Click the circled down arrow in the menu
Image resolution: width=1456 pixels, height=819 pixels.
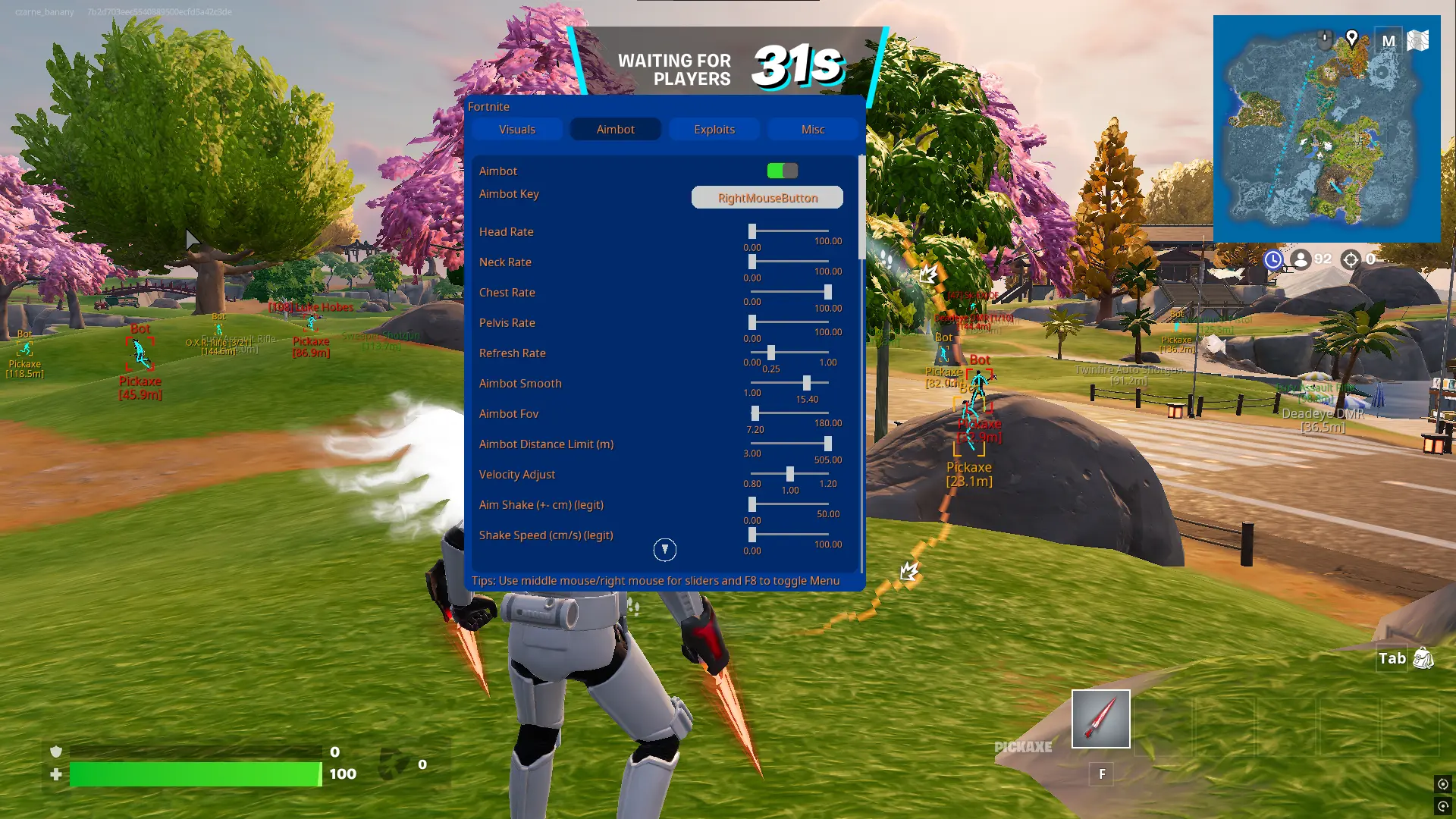(665, 550)
